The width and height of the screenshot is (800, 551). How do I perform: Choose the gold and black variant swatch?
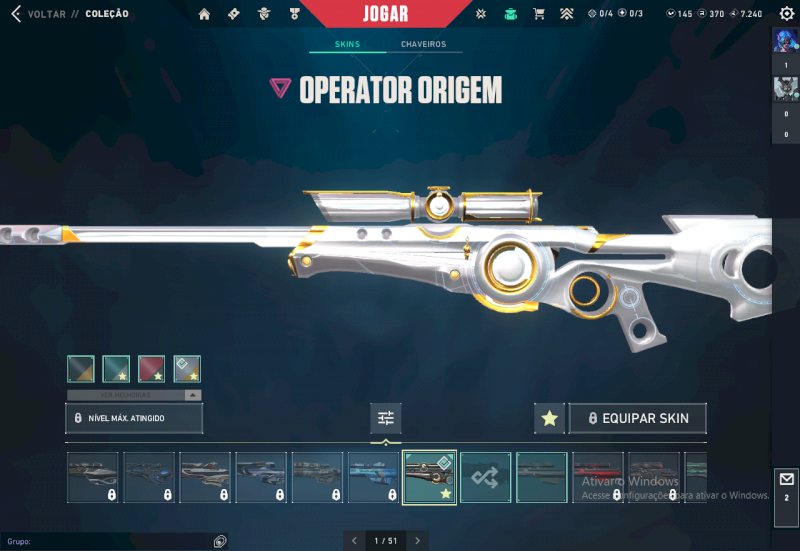pos(81,369)
